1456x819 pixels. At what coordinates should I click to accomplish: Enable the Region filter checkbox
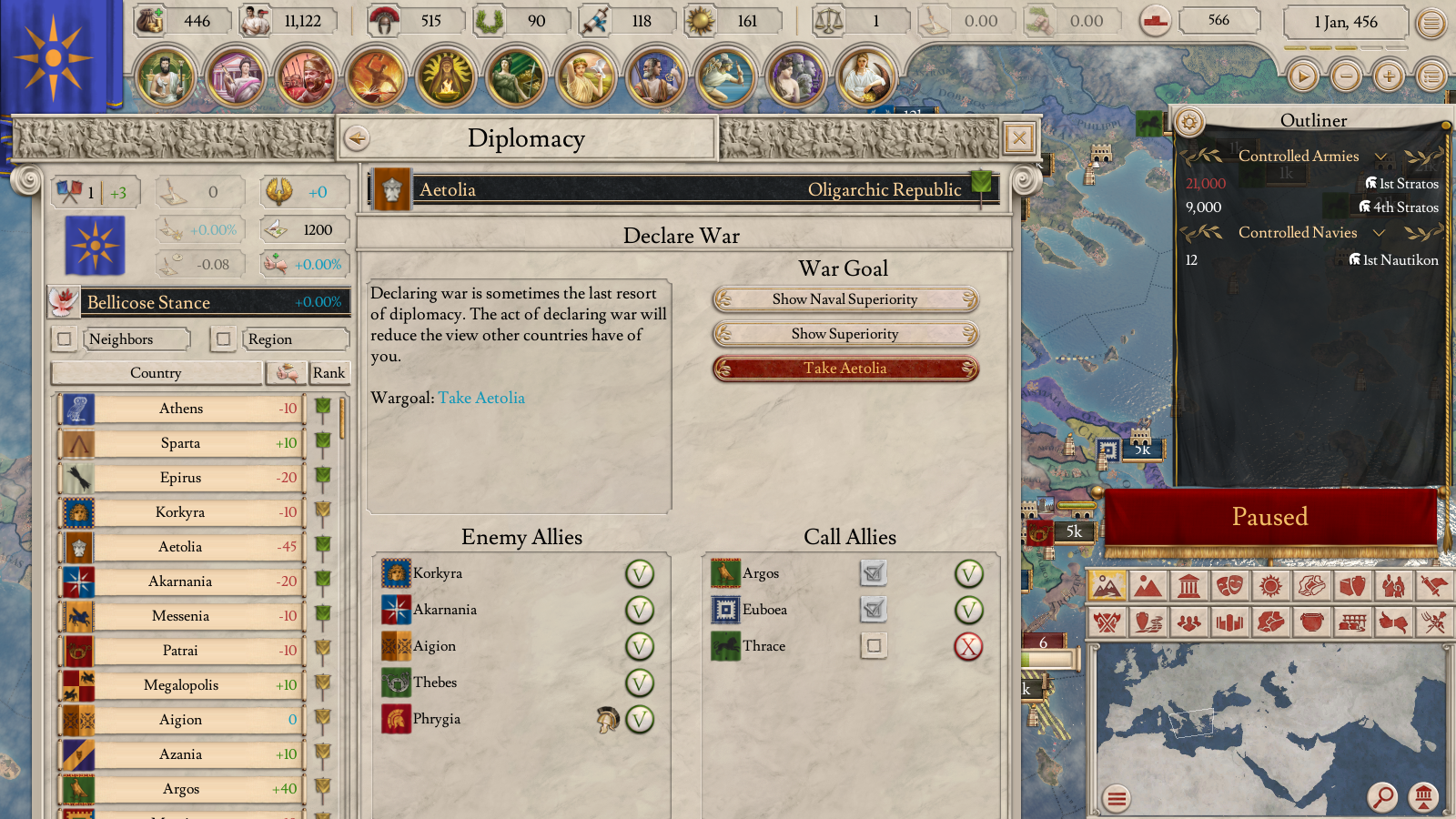(x=224, y=339)
